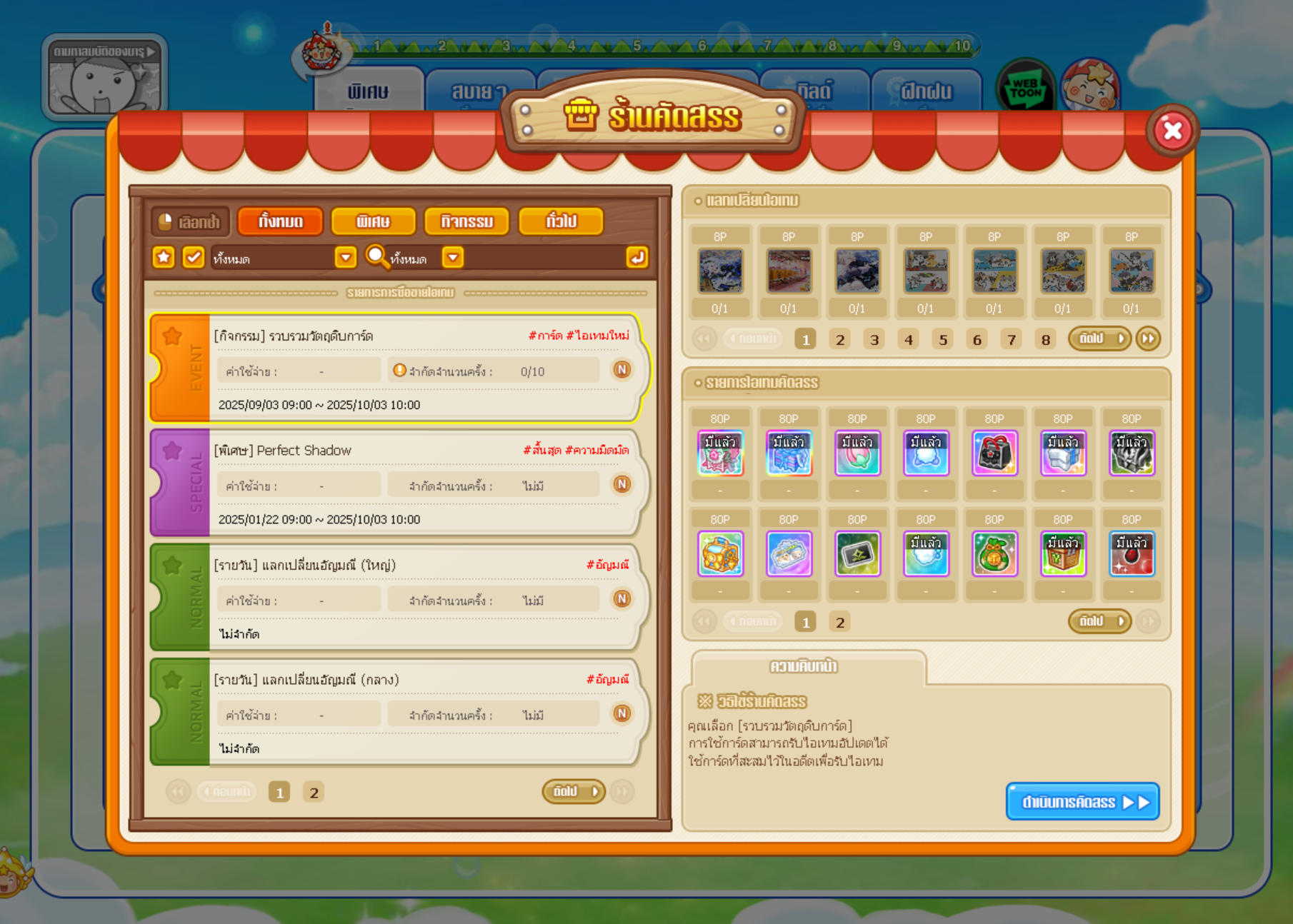
Task: Click the refresh arrow button in the filter bar
Action: click(636, 257)
